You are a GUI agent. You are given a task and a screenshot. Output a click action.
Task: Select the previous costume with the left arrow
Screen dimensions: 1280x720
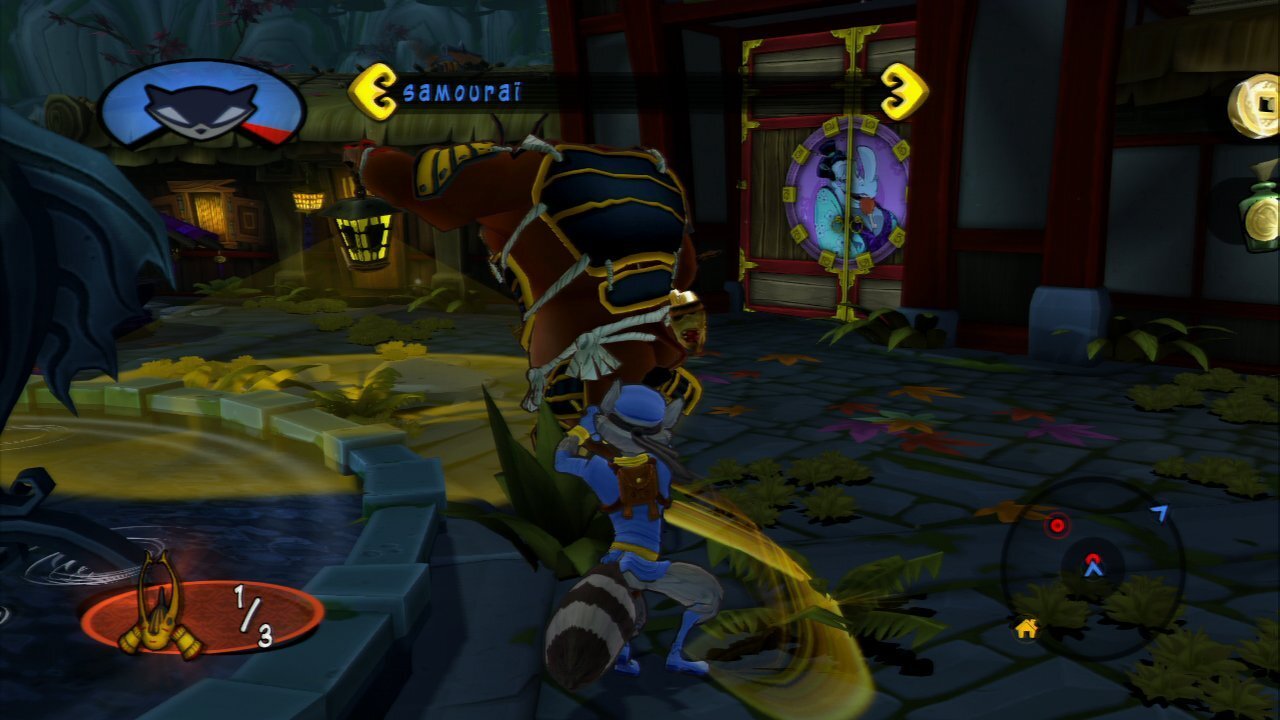tap(372, 92)
